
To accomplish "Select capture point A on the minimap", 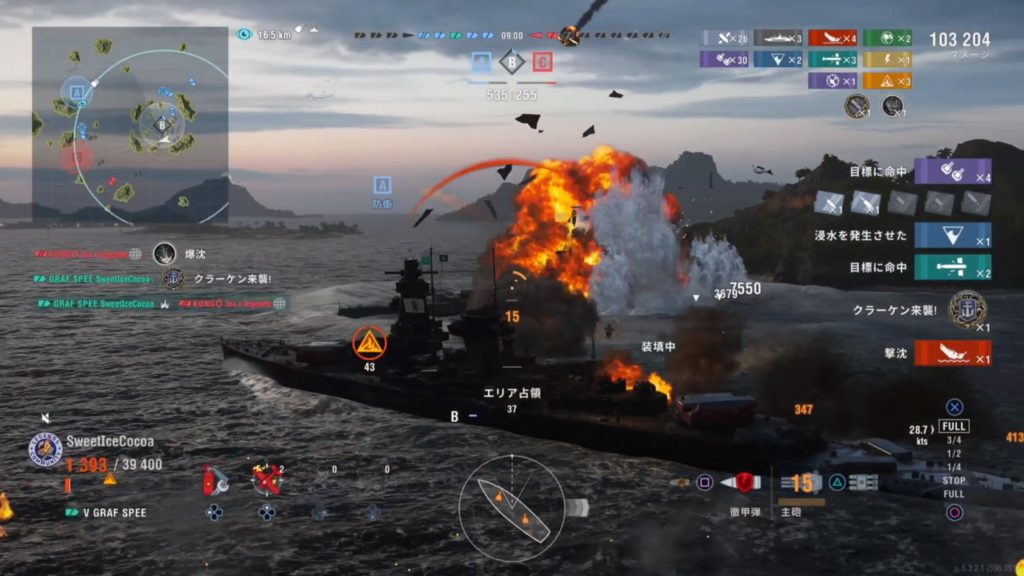I will point(75,93).
